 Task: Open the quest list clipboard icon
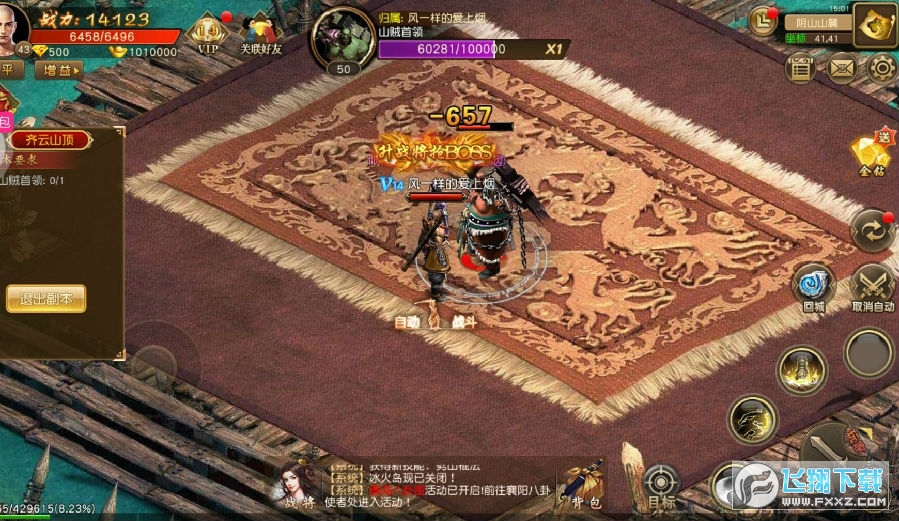(x=801, y=68)
